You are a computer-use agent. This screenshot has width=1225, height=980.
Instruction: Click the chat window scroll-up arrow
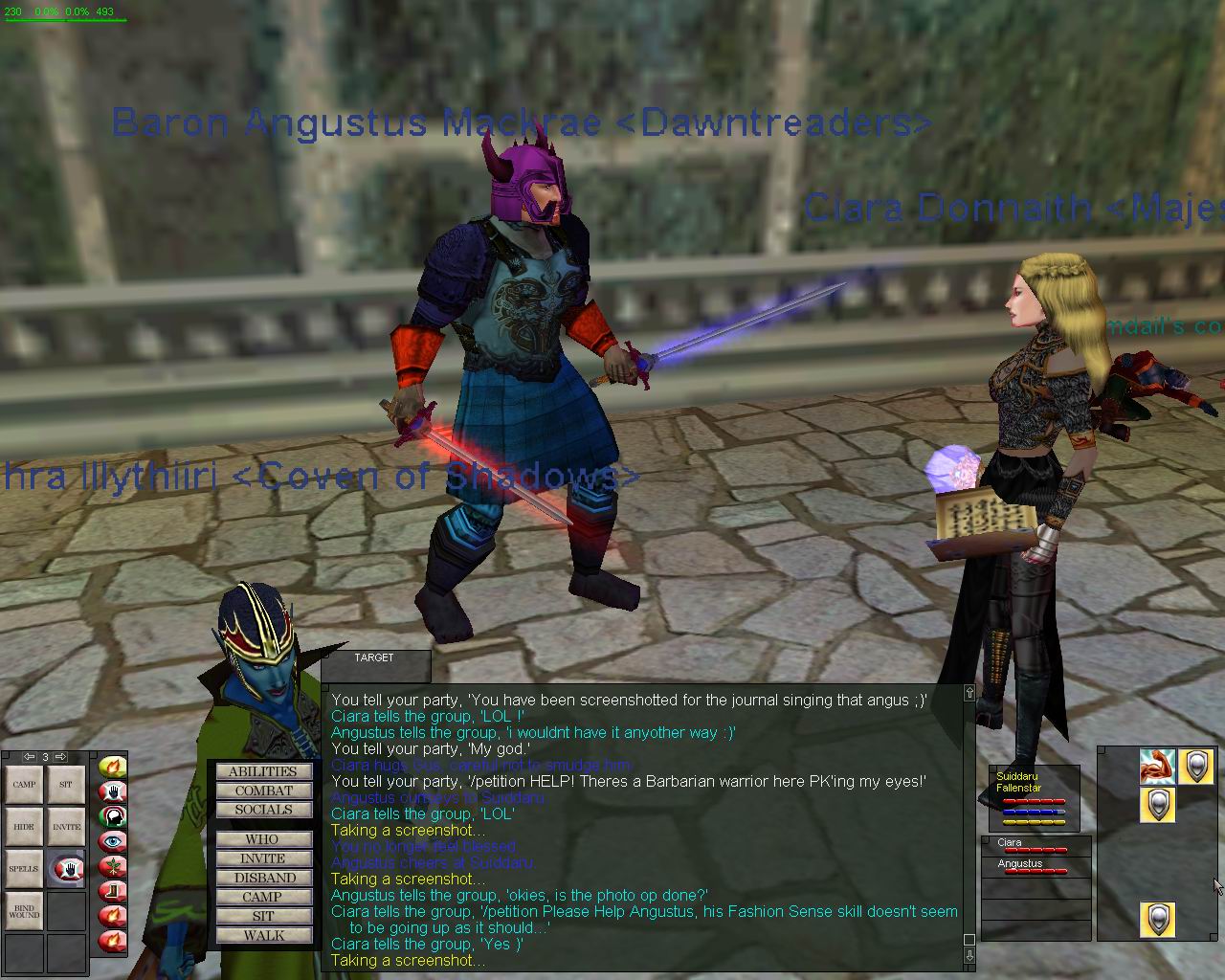pyautogui.click(x=969, y=693)
